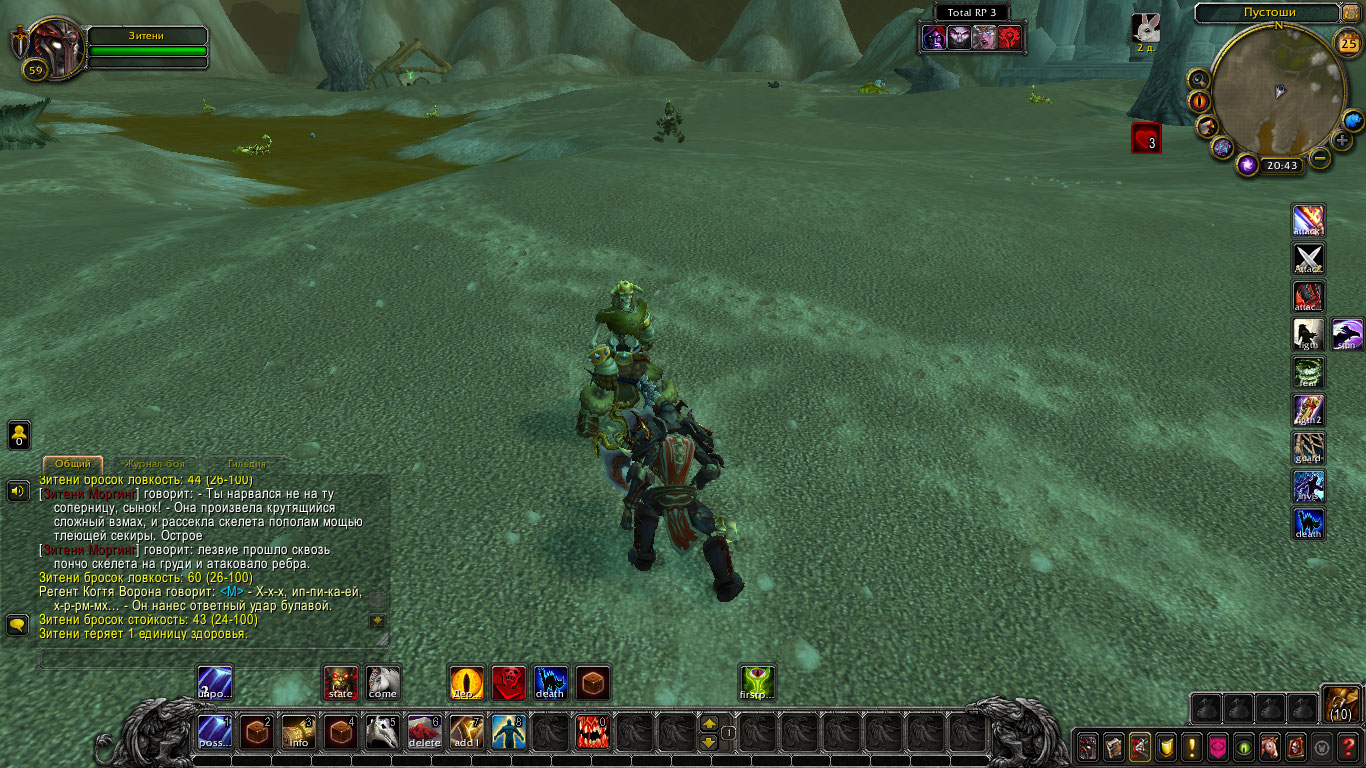Select the Horde emblem in Total RP 3 bar
The height and width of the screenshot is (768, 1366).
coord(1010,37)
